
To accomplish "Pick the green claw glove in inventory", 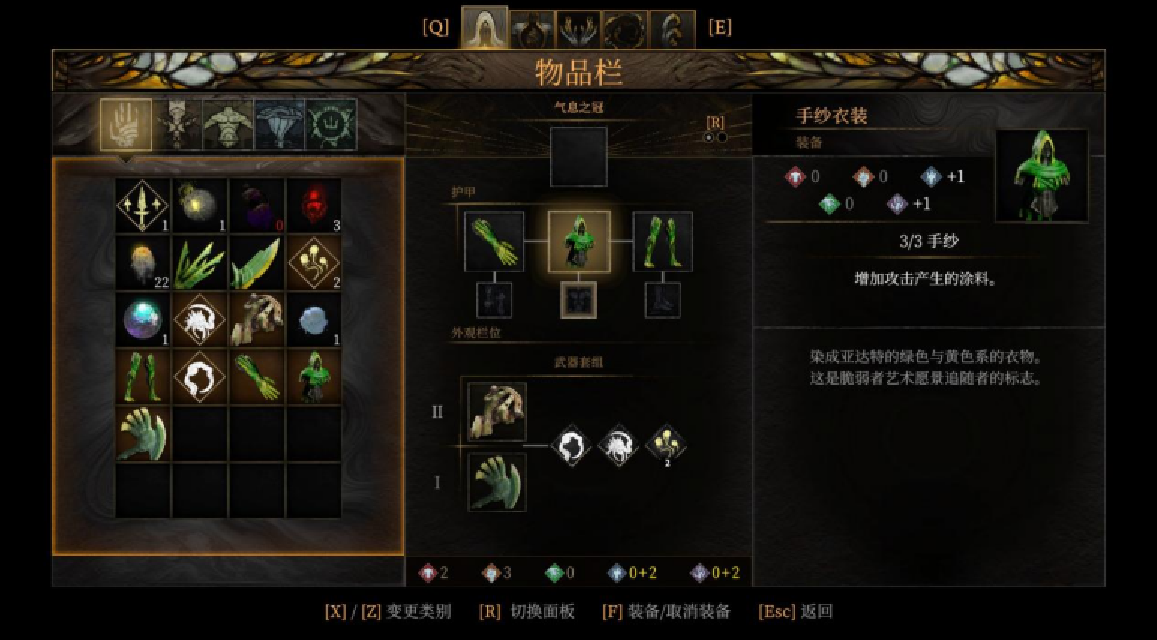I will tap(143, 433).
